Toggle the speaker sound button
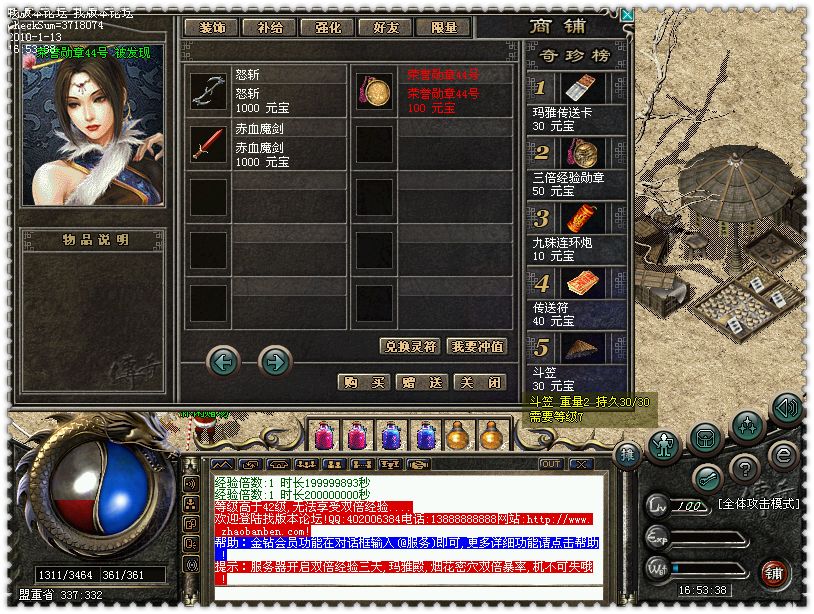The image size is (814, 614). [x=786, y=408]
